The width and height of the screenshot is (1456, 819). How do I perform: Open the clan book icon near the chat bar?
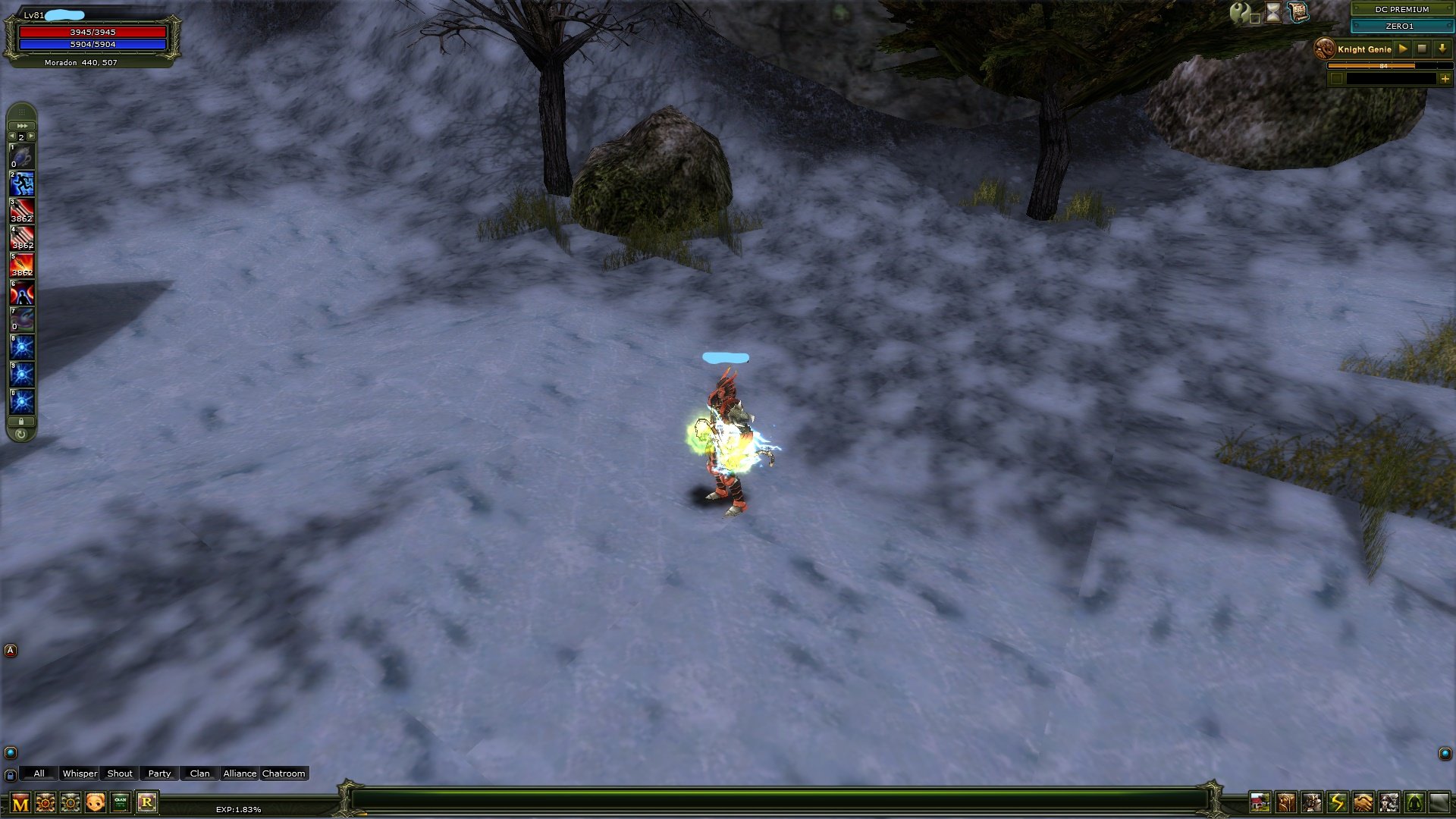coord(120,802)
